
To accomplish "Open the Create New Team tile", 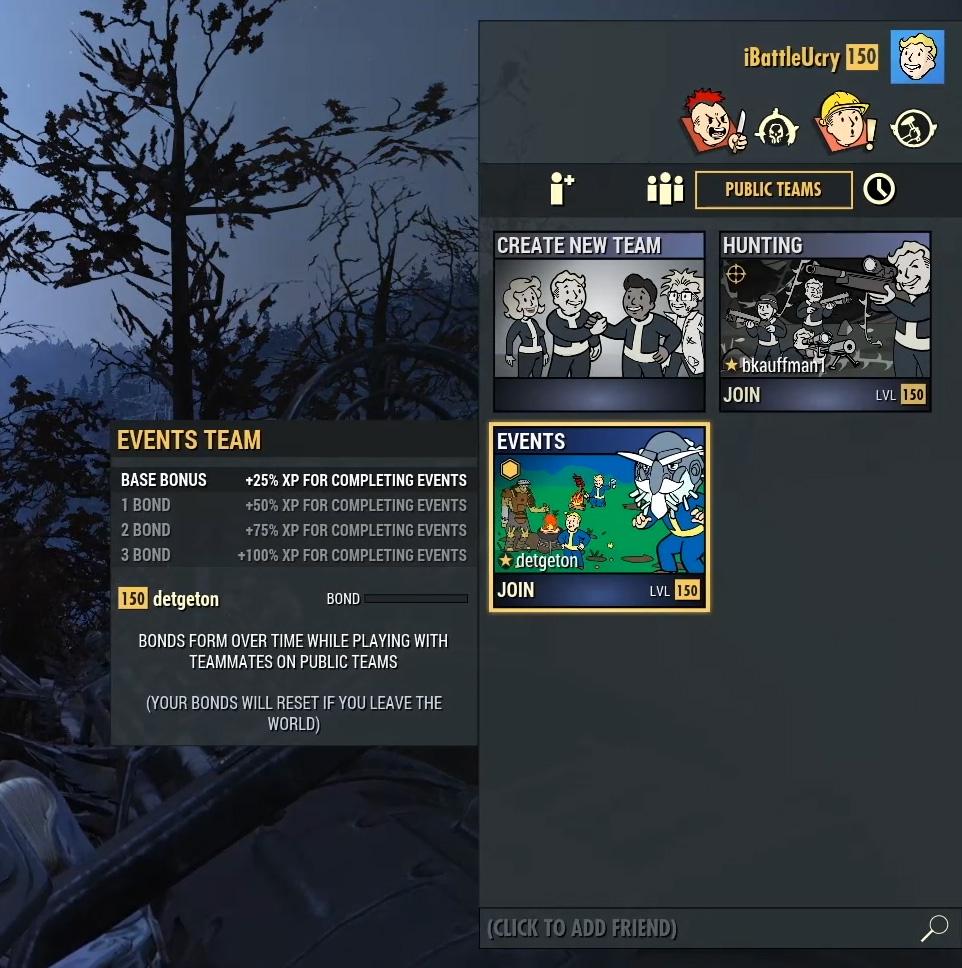I will (599, 321).
